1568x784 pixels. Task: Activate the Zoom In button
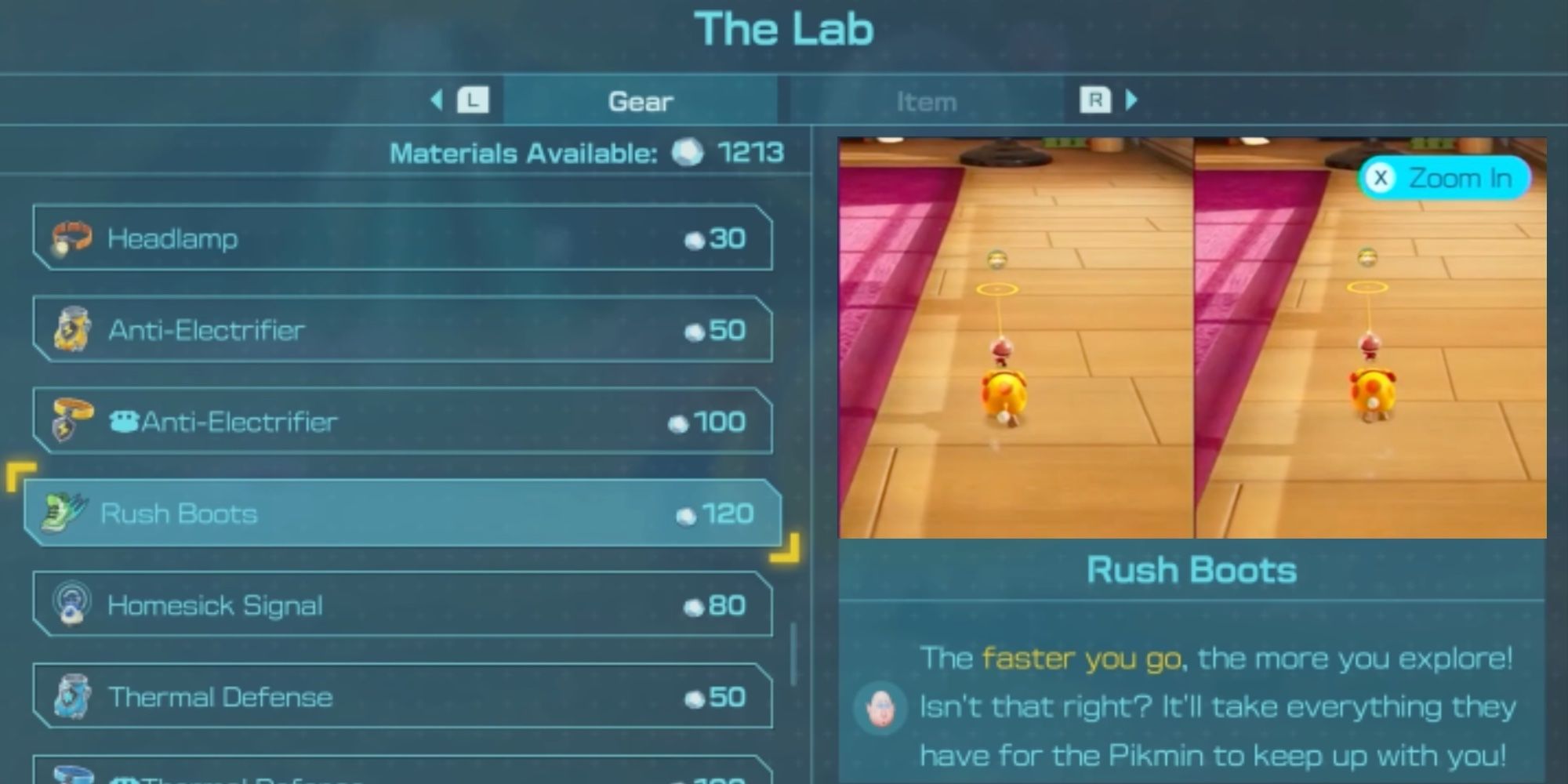pyautogui.click(x=1446, y=178)
